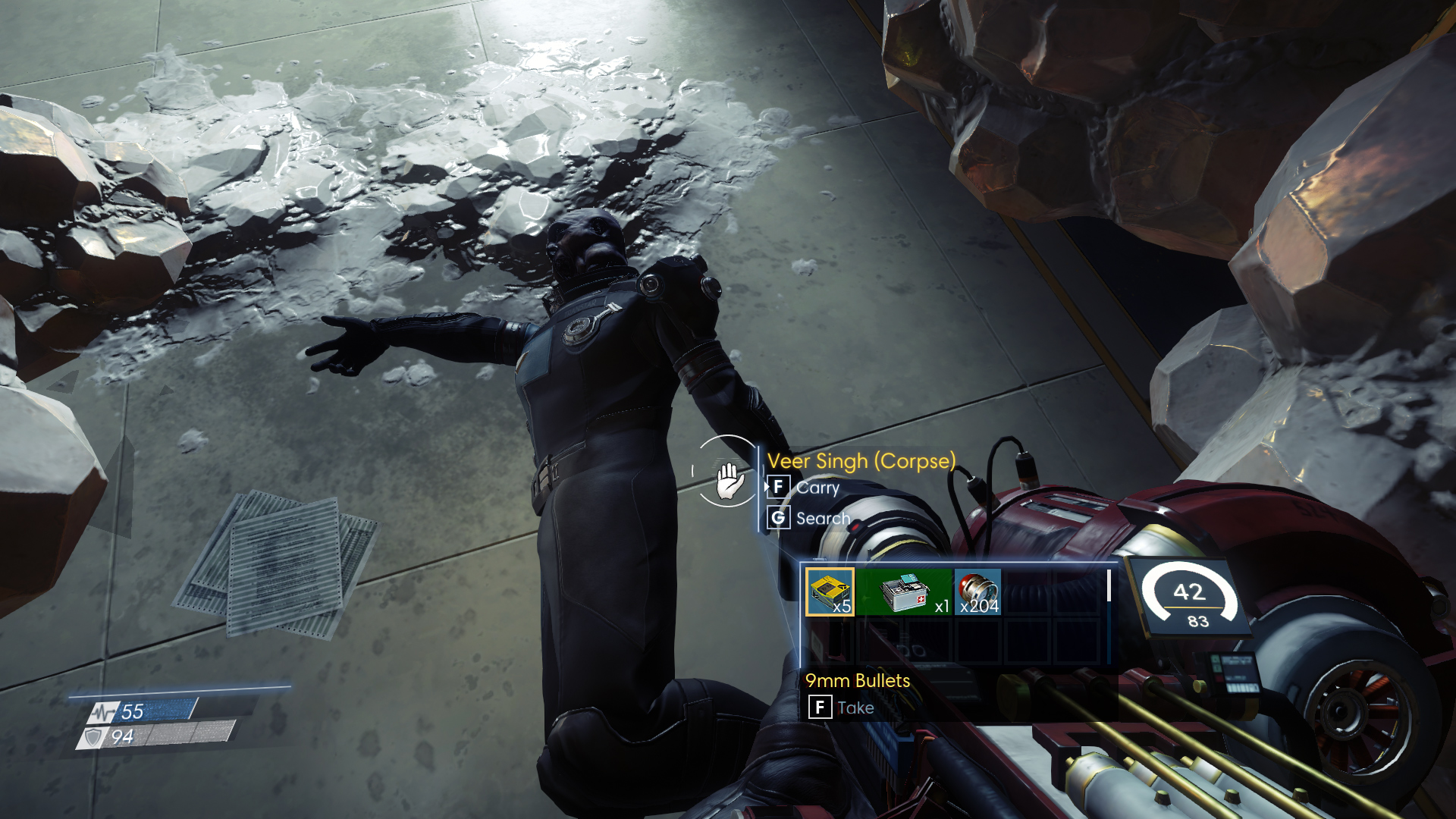Screen dimensions: 1456x819
Task: Take the medkit from the corpse loot
Action: (x=904, y=591)
